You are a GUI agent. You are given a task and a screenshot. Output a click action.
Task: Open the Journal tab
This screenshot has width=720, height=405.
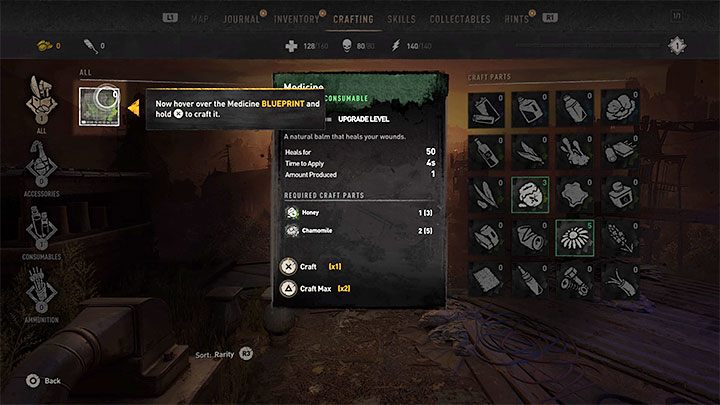240,18
